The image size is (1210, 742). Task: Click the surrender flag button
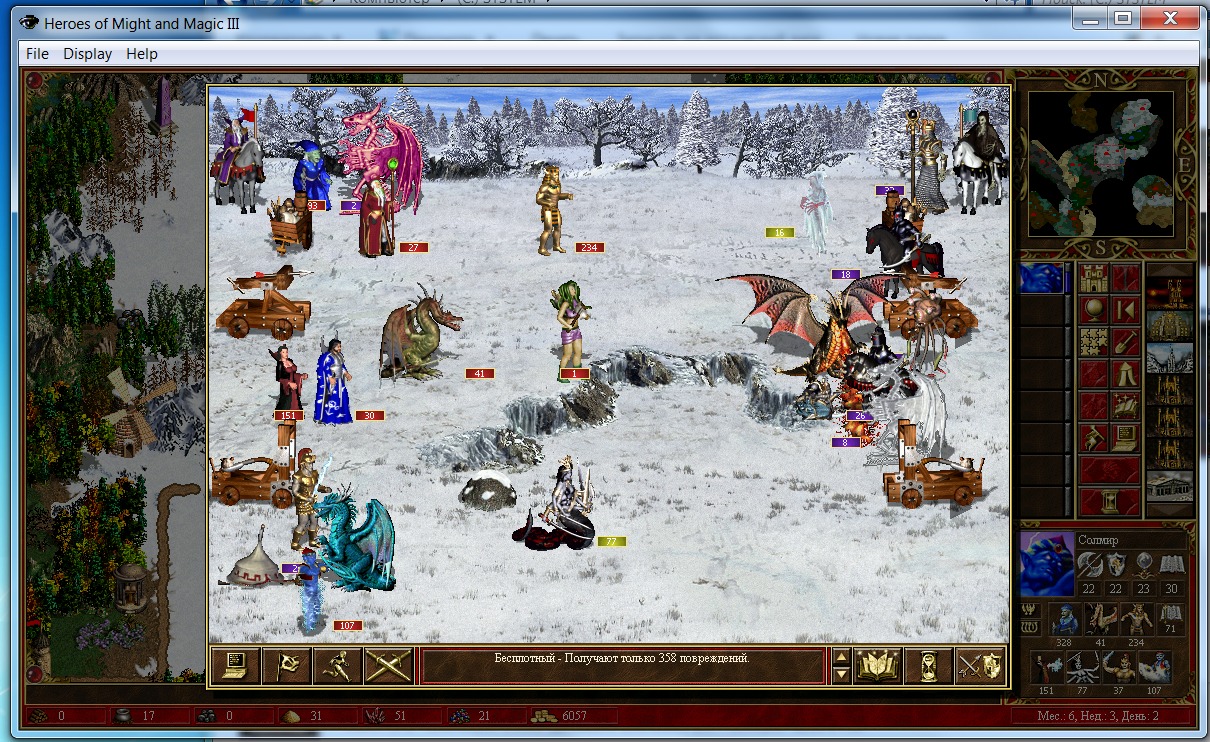click(286, 665)
